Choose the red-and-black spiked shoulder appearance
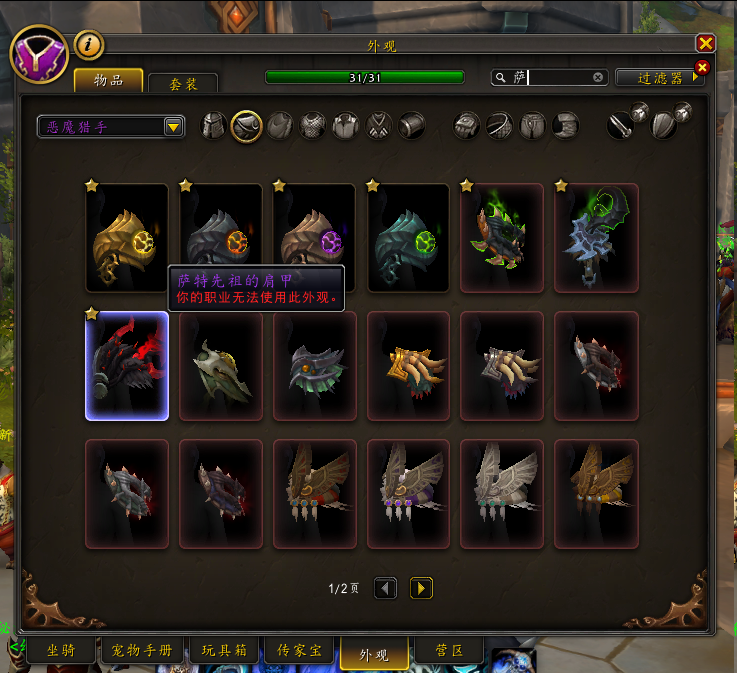Image resolution: width=737 pixels, height=673 pixels. (x=127, y=365)
